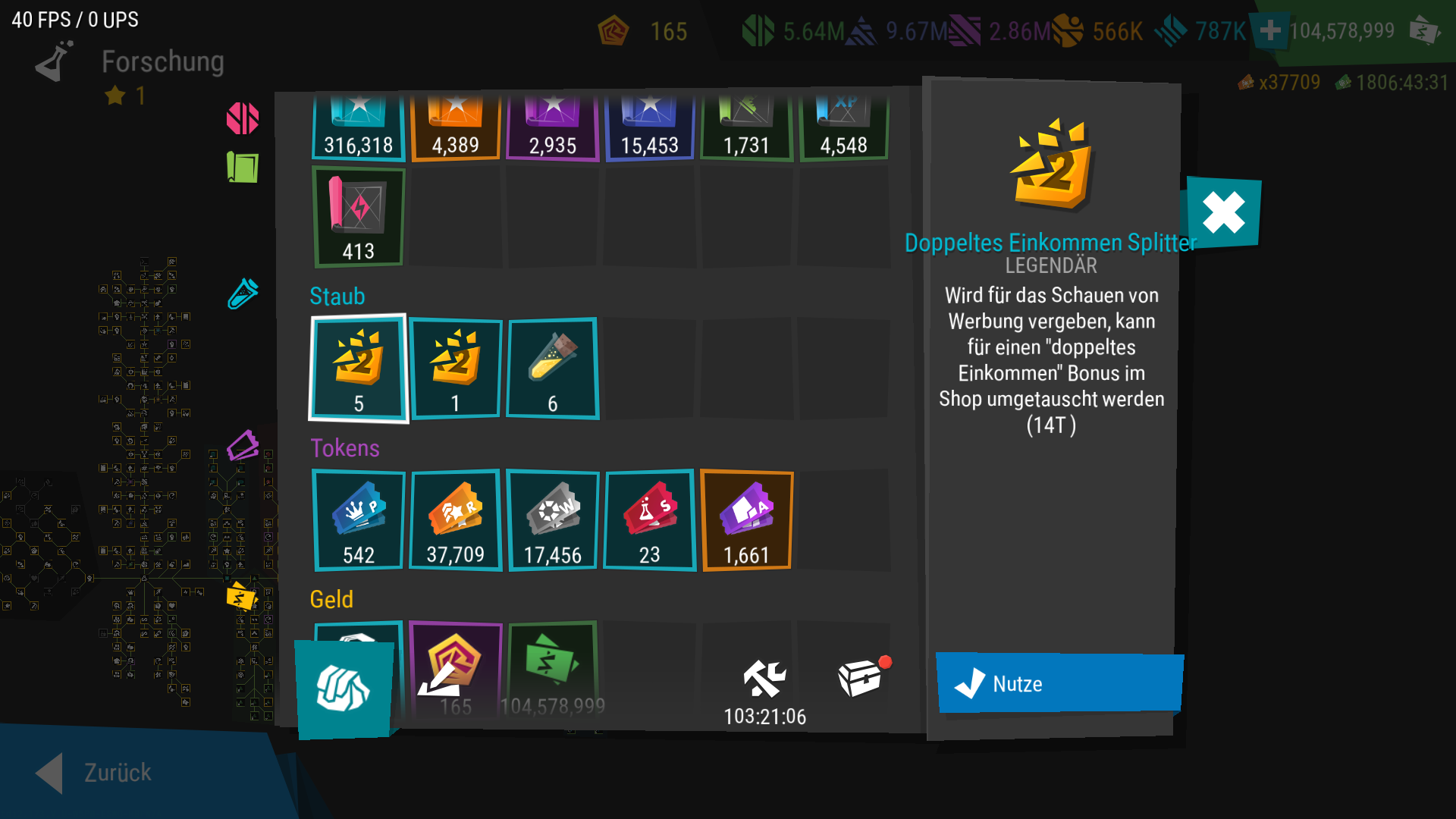Jump to the blue flask Staub category
1456x819 pixels.
pos(243,293)
